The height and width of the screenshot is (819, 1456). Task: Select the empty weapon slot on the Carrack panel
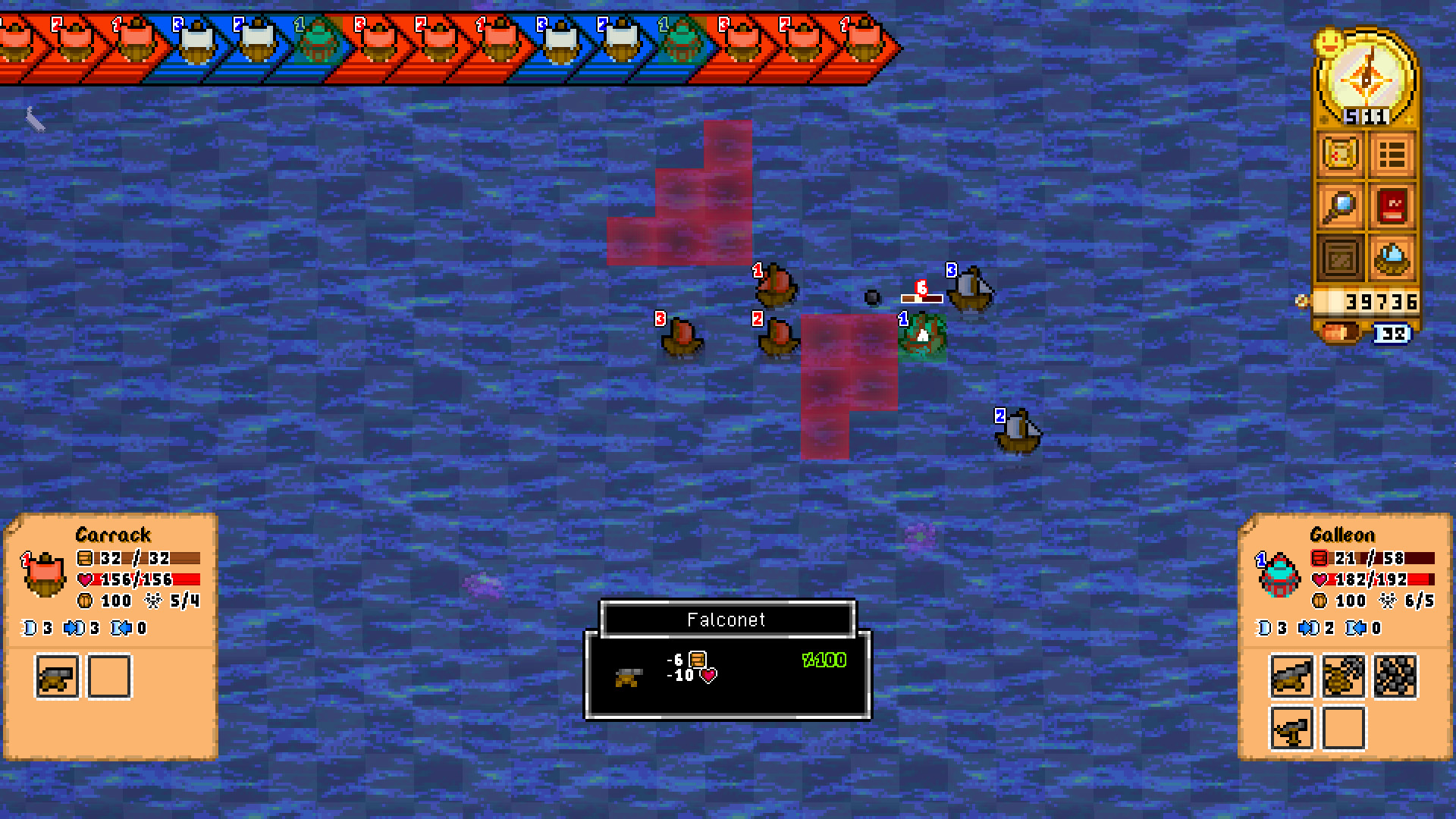tap(109, 676)
